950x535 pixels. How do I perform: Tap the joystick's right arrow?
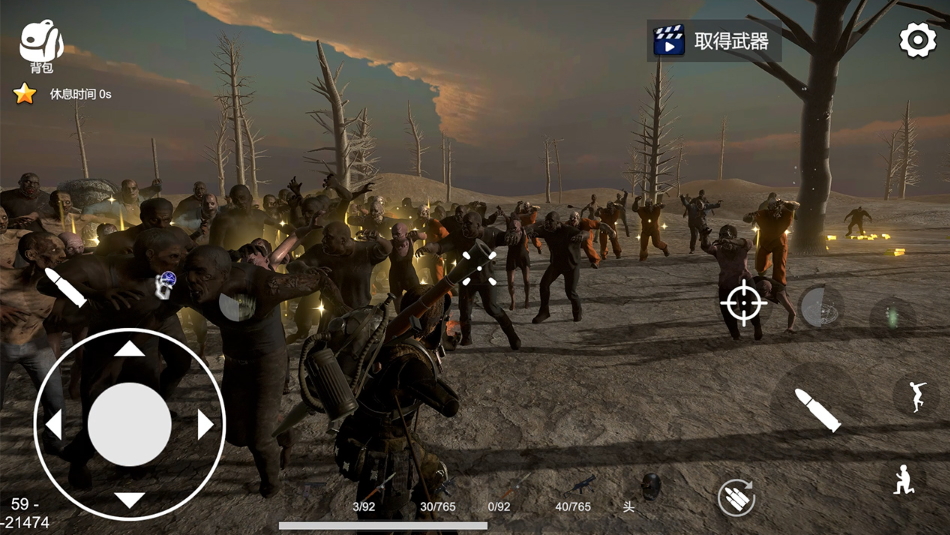tap(205, 425)
